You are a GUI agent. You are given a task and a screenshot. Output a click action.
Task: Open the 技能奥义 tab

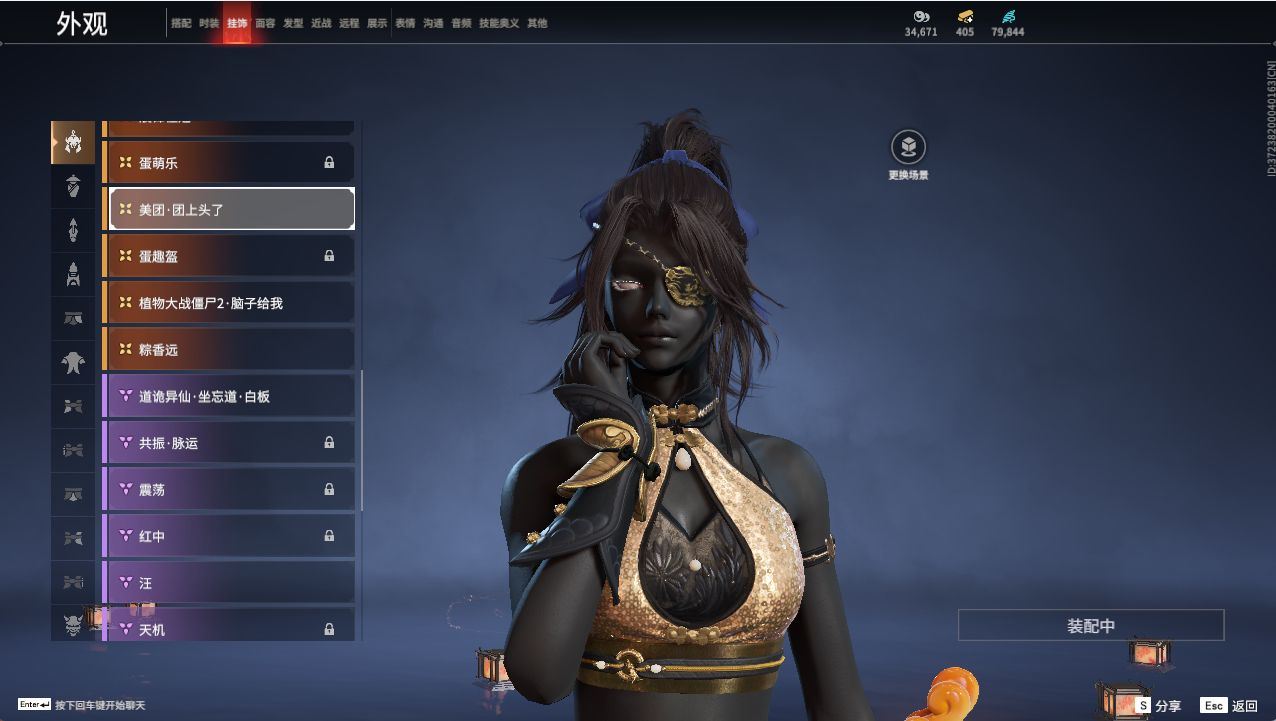coord(499,23)
